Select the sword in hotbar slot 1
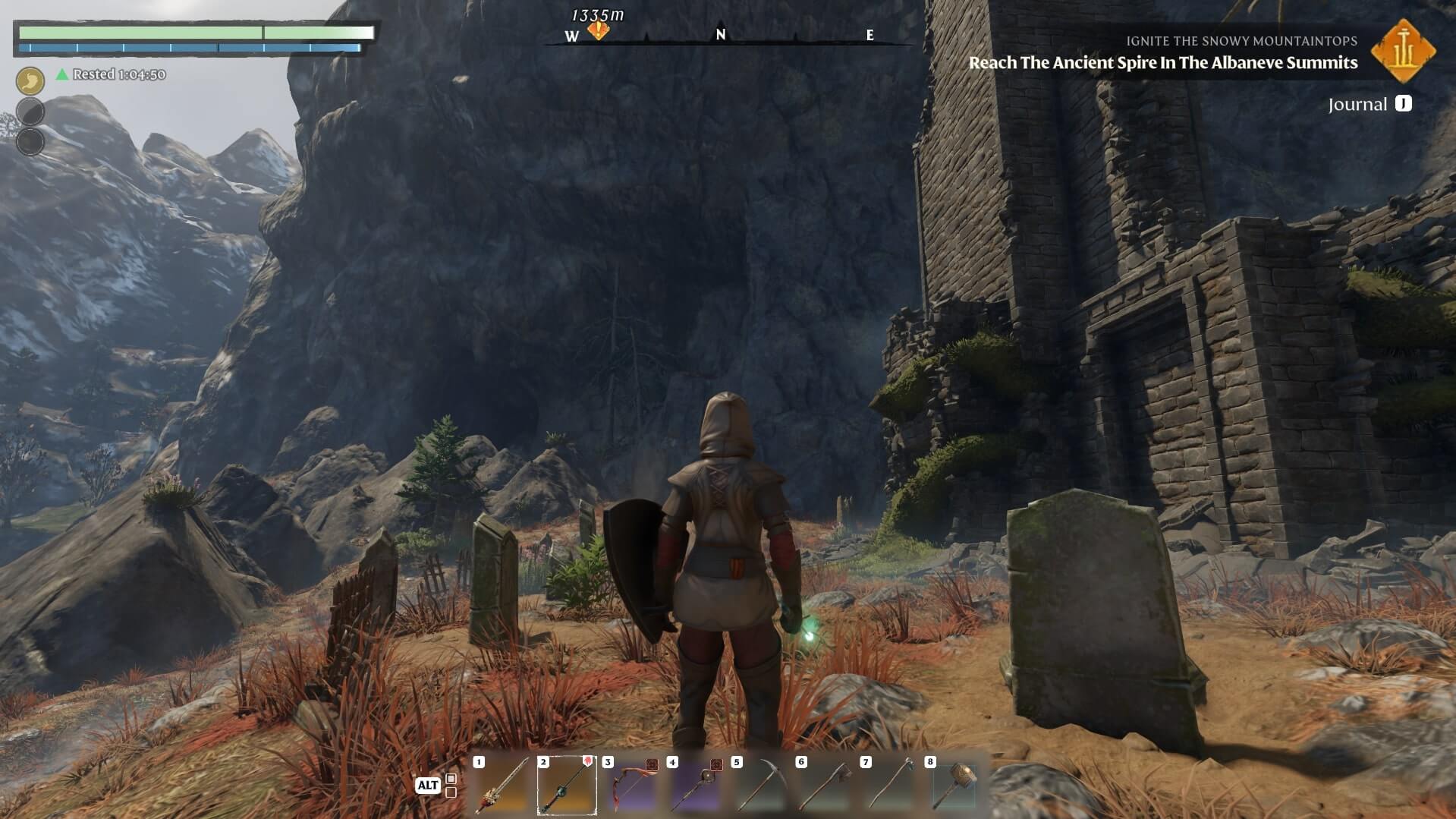Screen dimensions: 1456x819 (502, 786)
